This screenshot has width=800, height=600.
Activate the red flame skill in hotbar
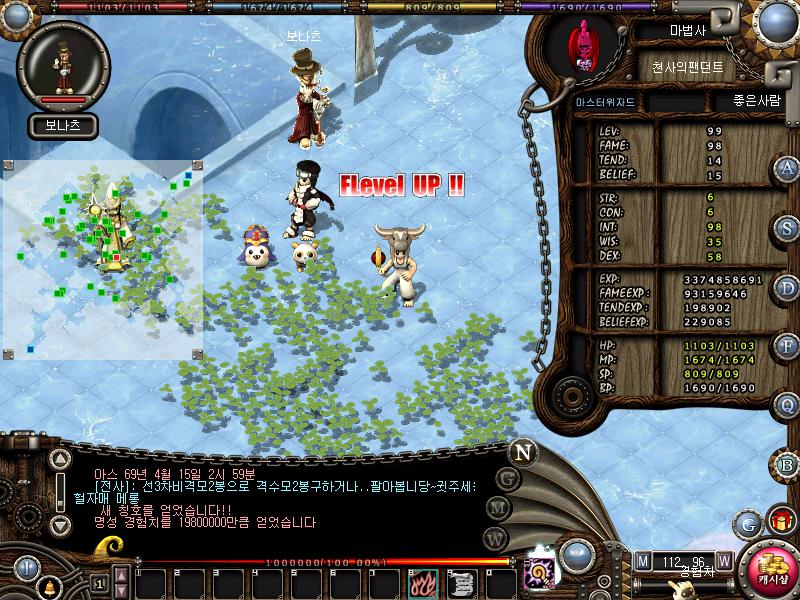[423, 582]
